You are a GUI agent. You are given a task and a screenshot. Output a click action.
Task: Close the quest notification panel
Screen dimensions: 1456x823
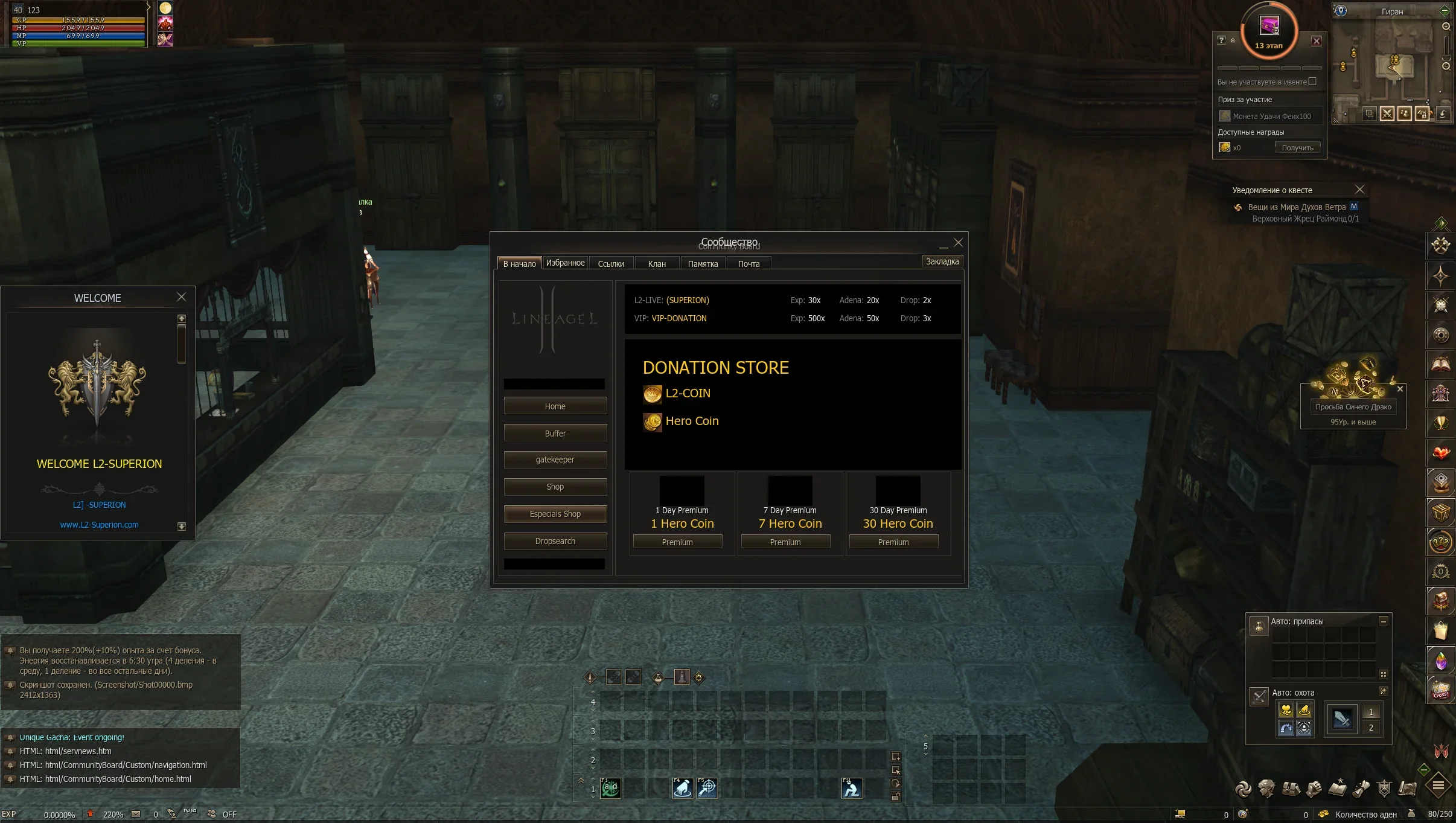point(1359,190)
